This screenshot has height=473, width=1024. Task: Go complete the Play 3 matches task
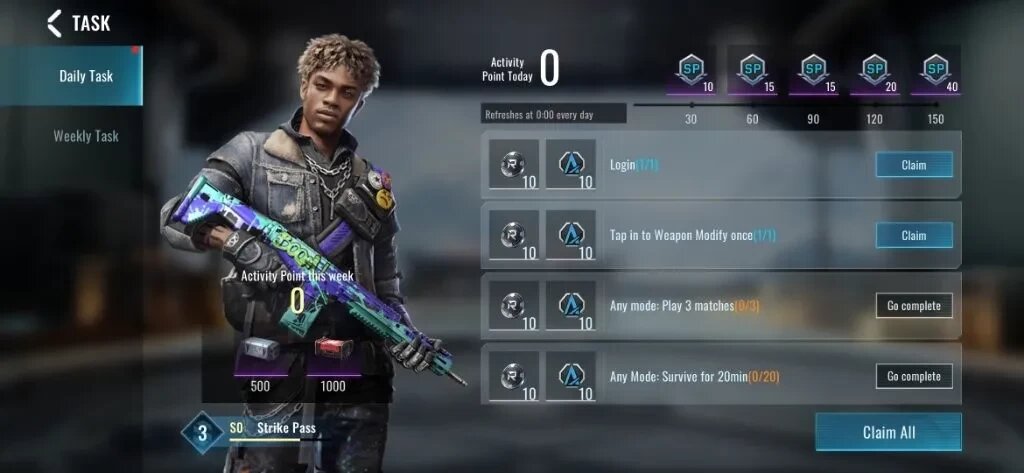913,306
